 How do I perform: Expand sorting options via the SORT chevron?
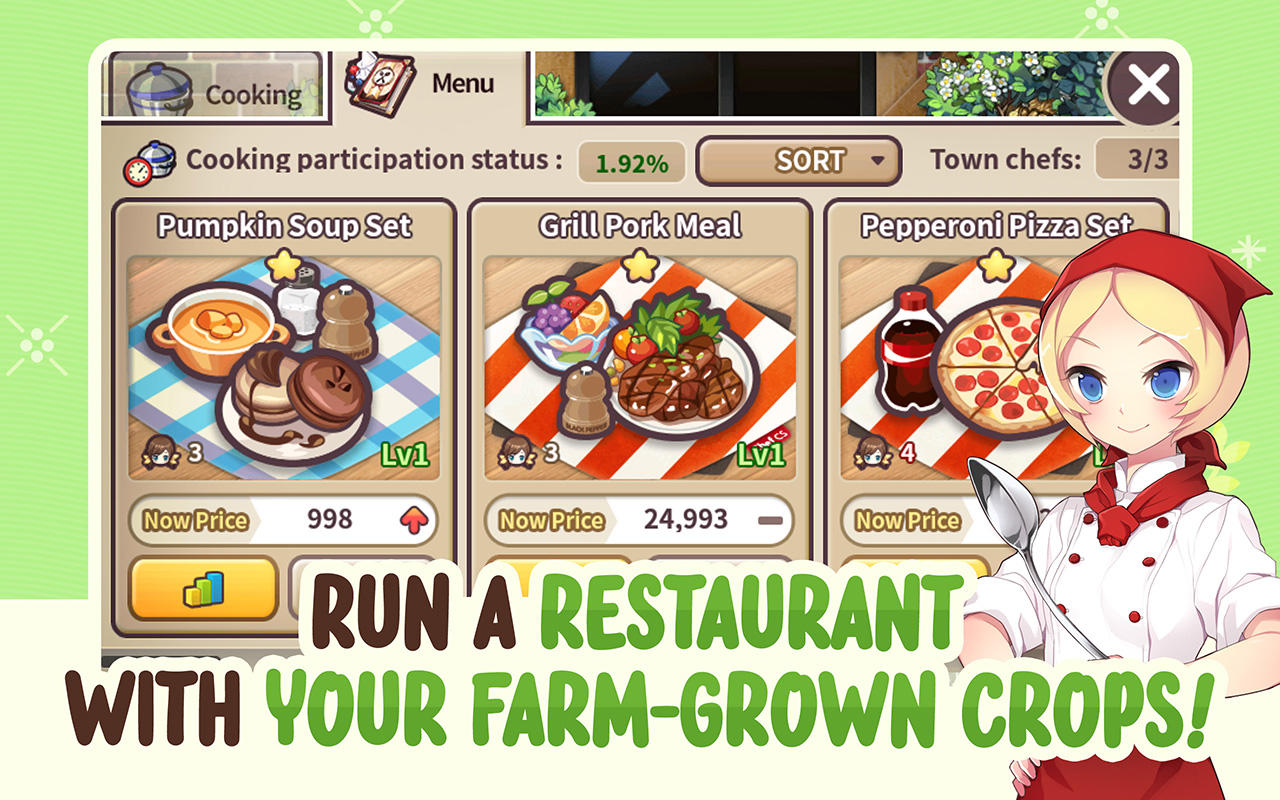[x=879, y=160]
